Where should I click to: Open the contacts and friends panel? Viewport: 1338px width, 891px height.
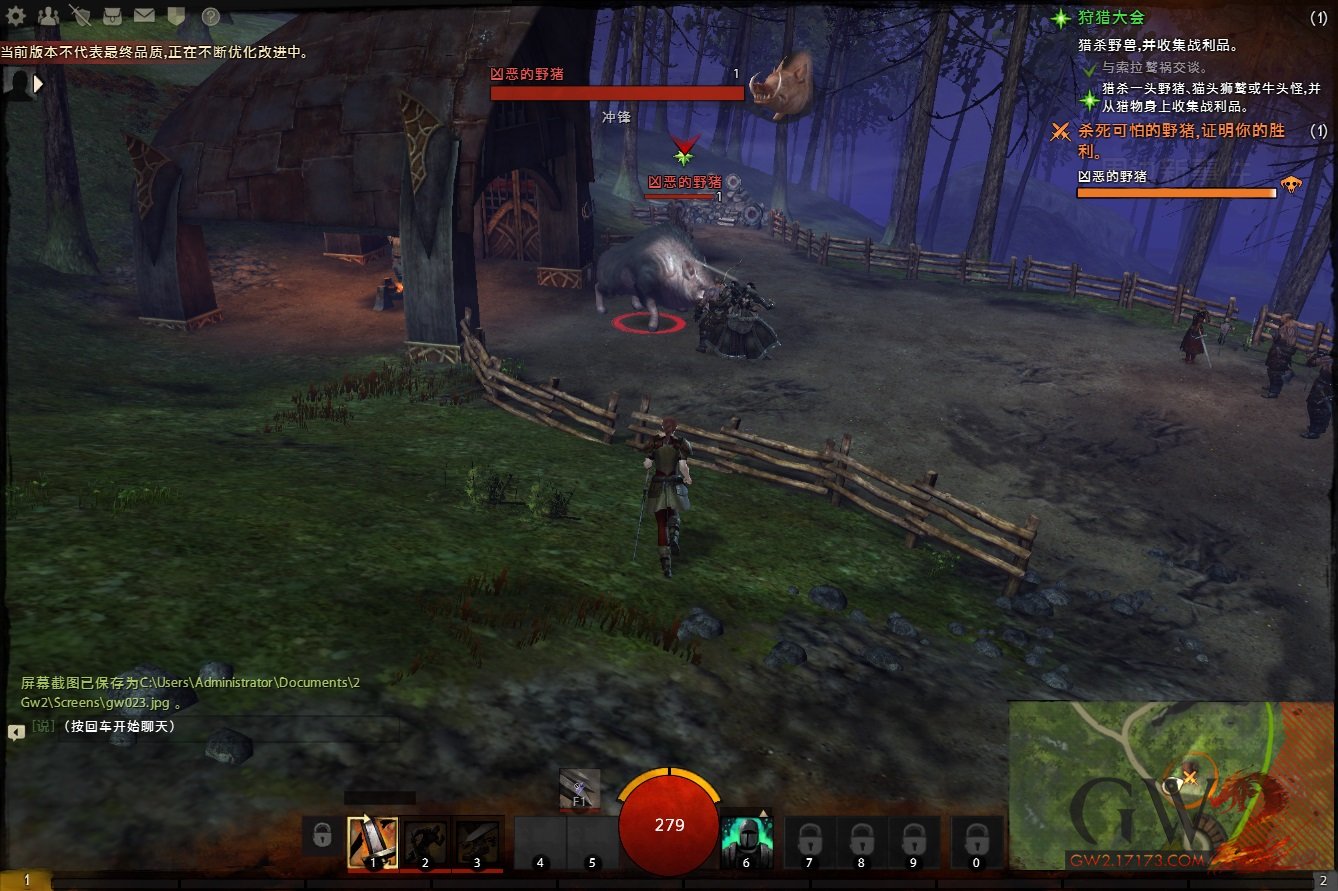coord(48,16)
